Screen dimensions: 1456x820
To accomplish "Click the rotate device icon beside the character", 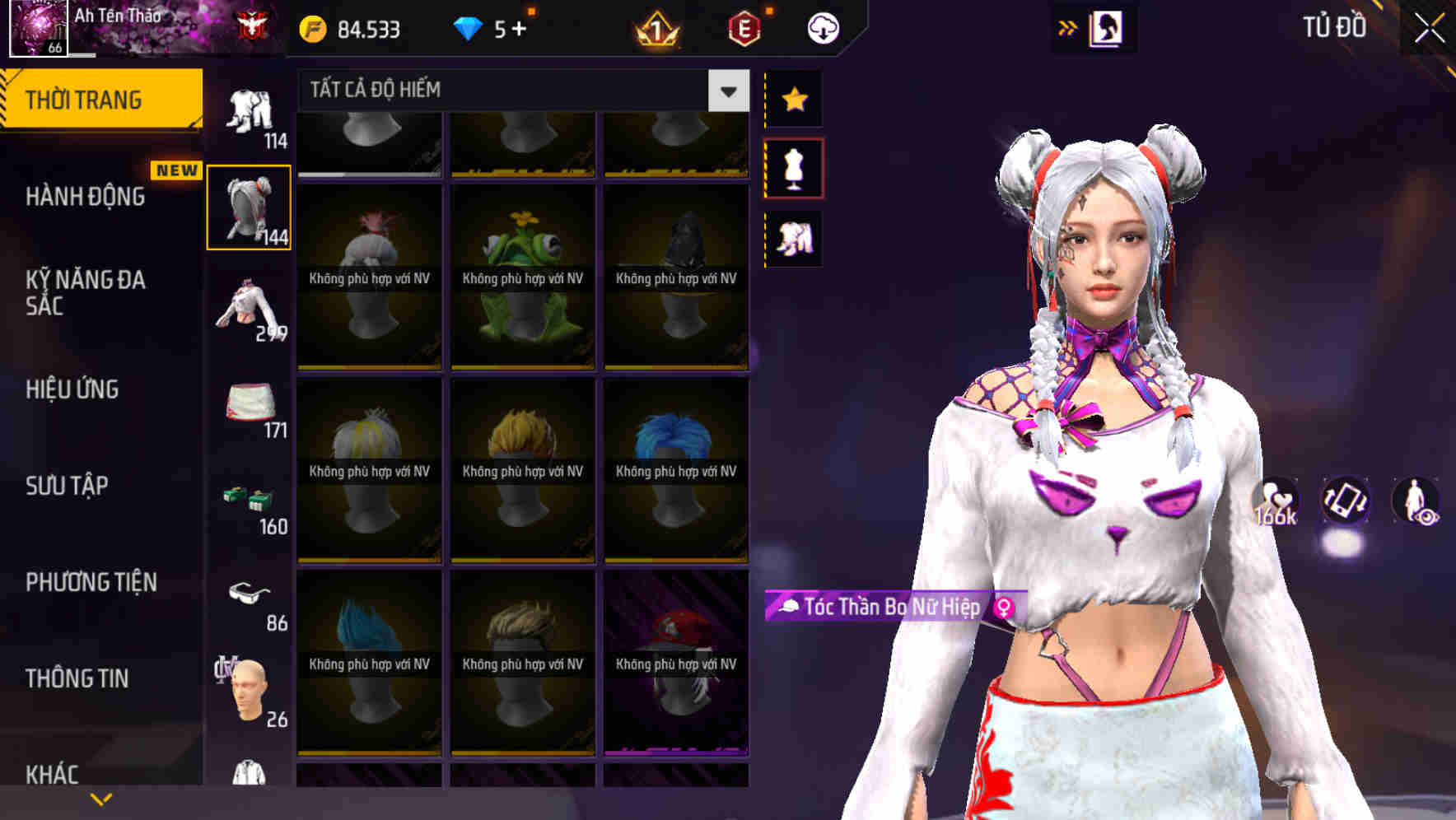I will point(1344,502).
